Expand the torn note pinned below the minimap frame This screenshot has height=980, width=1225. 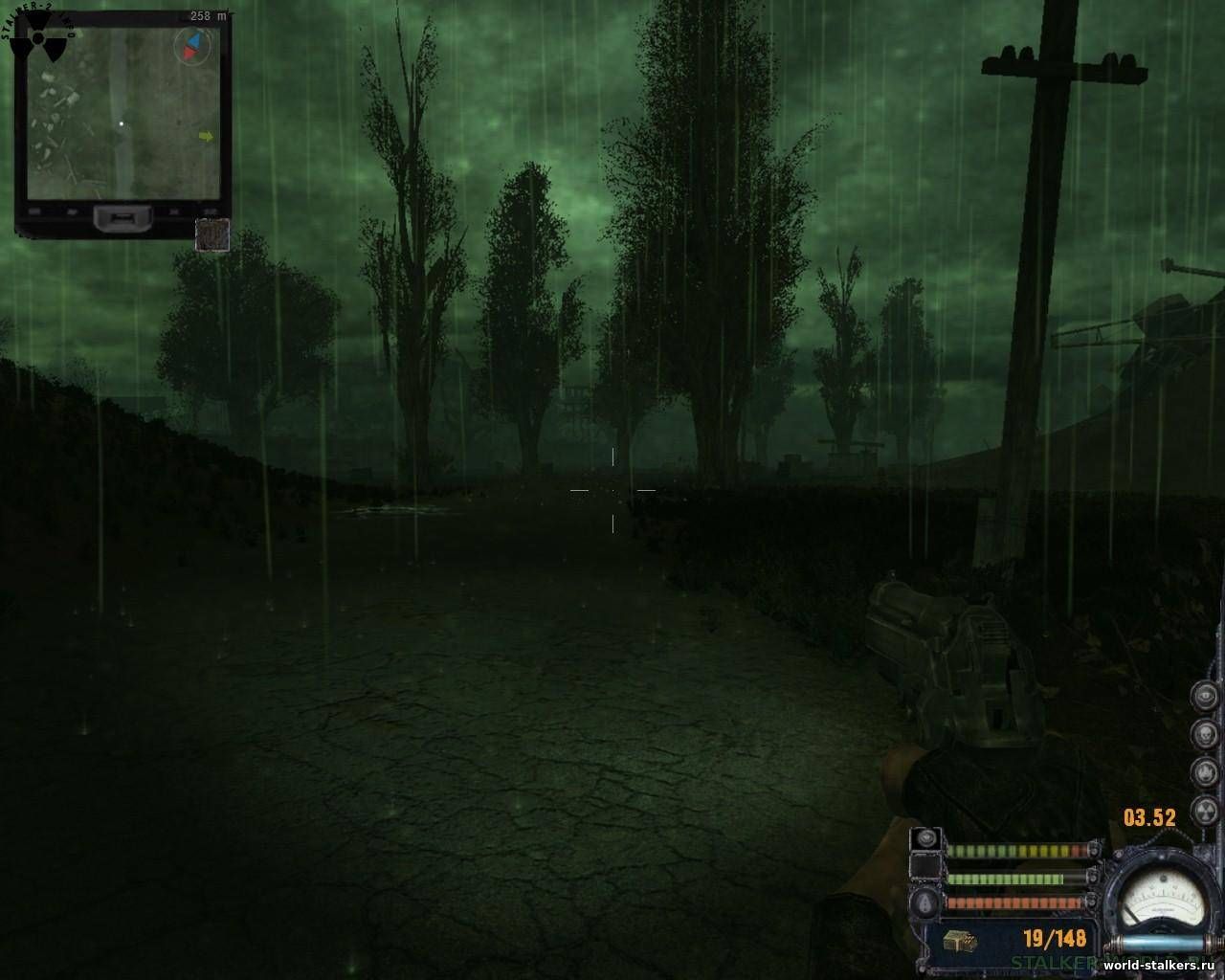[212, 234]
